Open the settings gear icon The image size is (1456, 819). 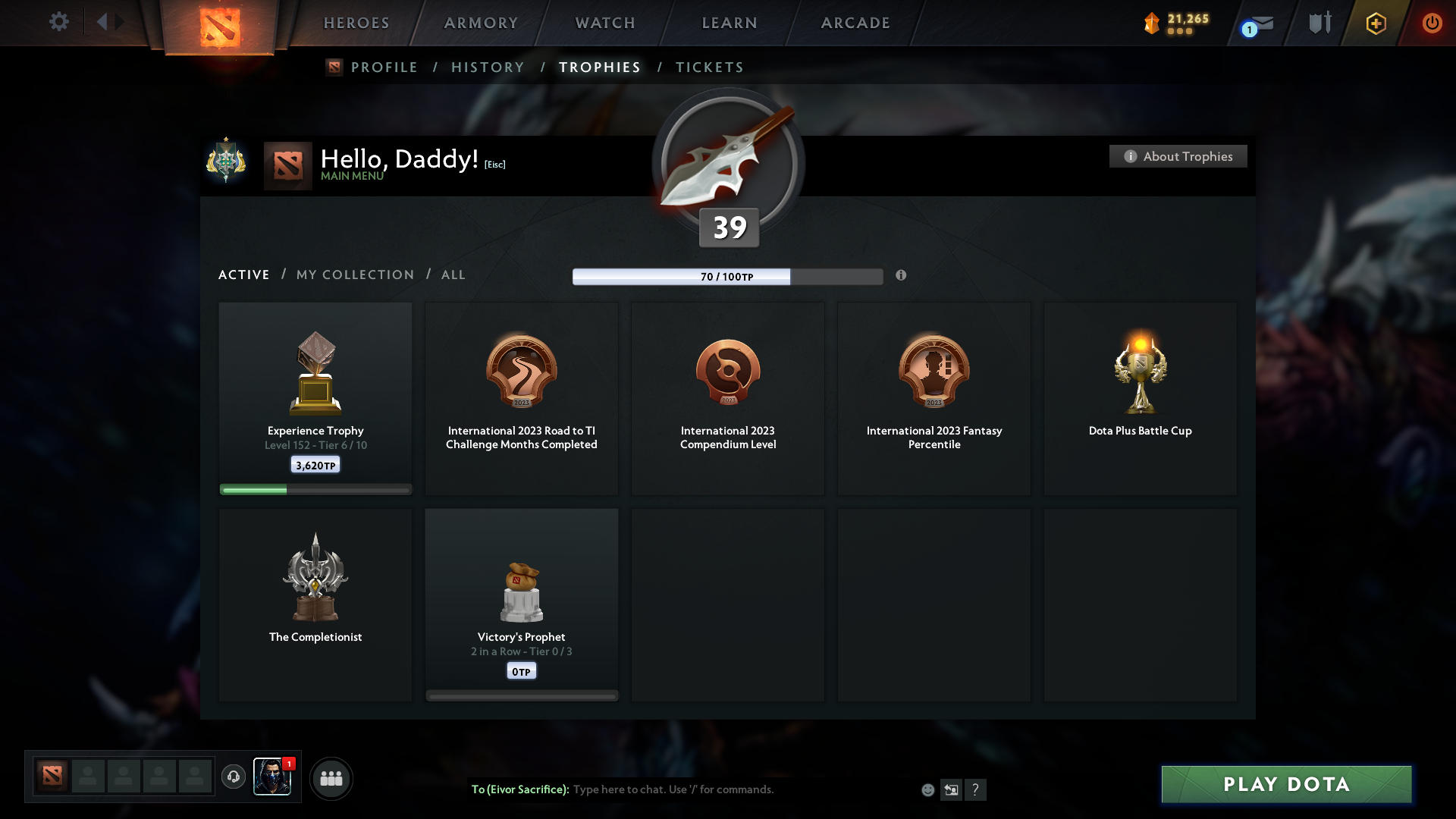(59, 22)
